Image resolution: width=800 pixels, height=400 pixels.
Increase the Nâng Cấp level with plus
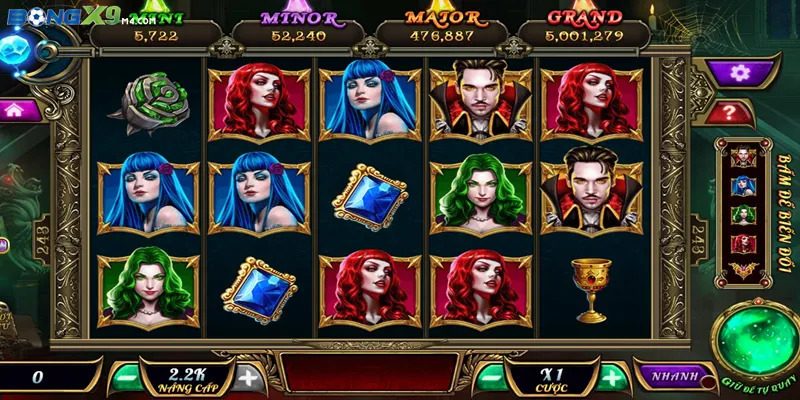[247, 377]
